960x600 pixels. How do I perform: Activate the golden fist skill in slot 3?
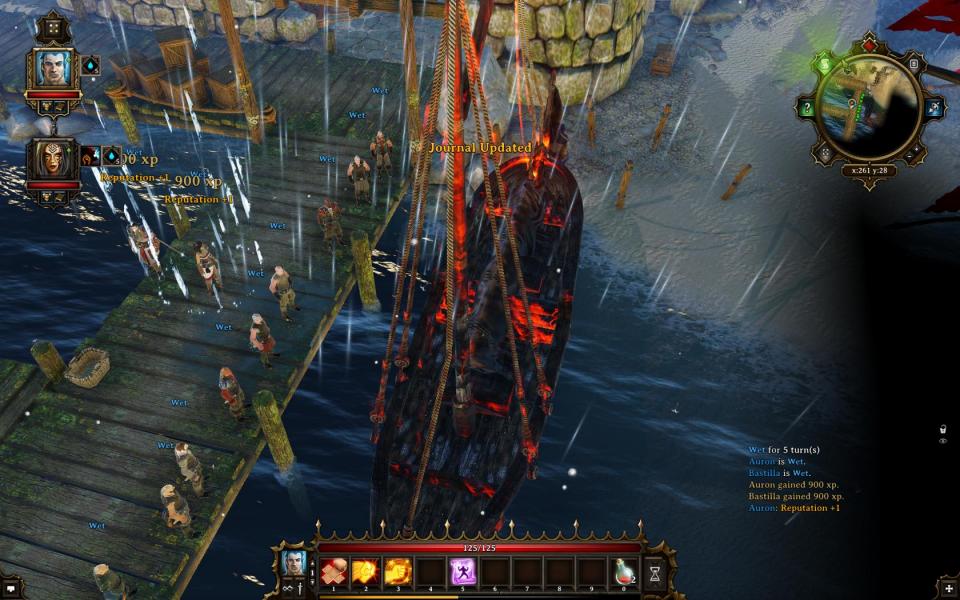pyautogui.click(x=398, y=572)
